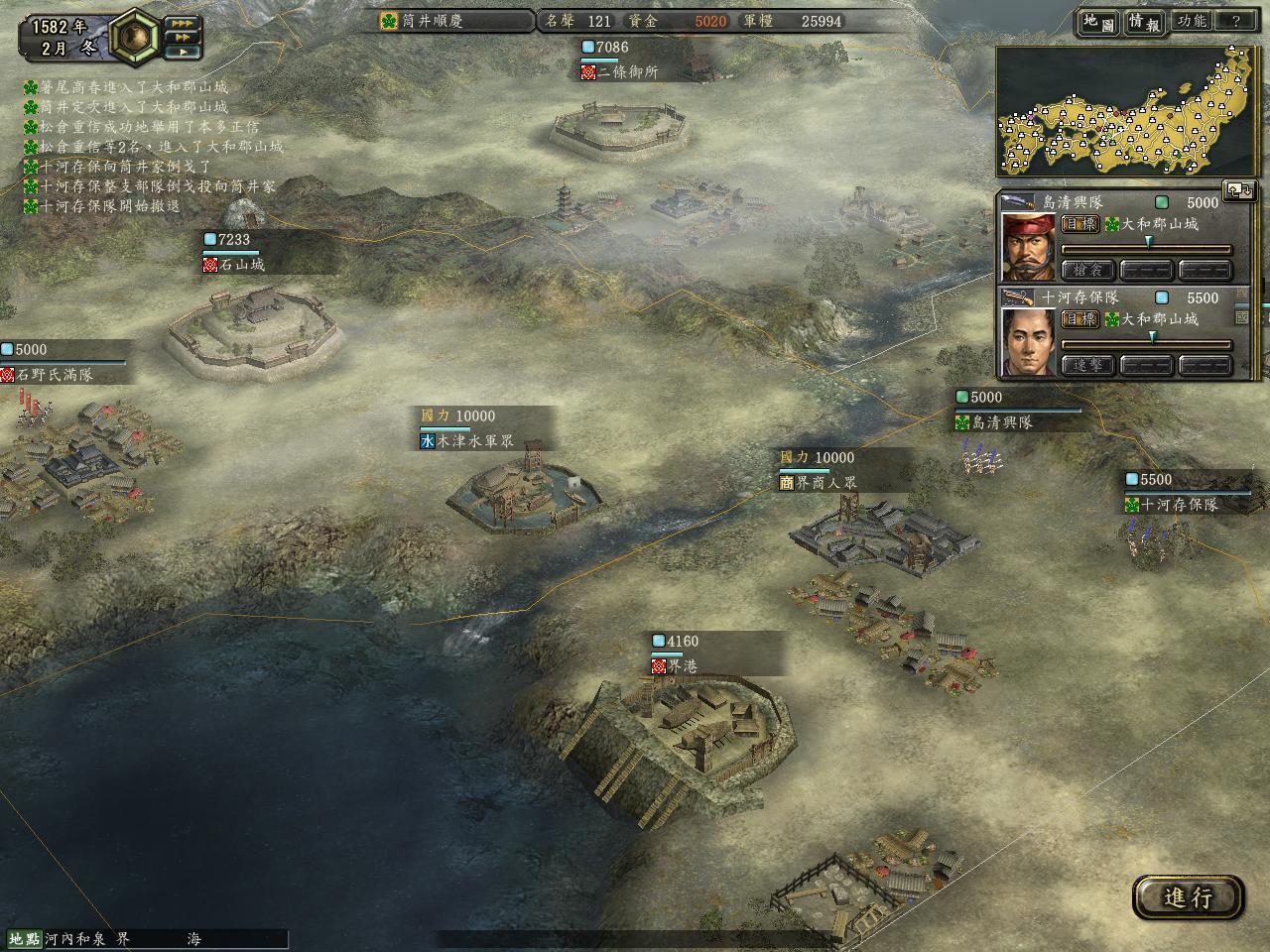Select the 界港 port label
This screenshot has height=952, width=1270.
click(681, 666)
